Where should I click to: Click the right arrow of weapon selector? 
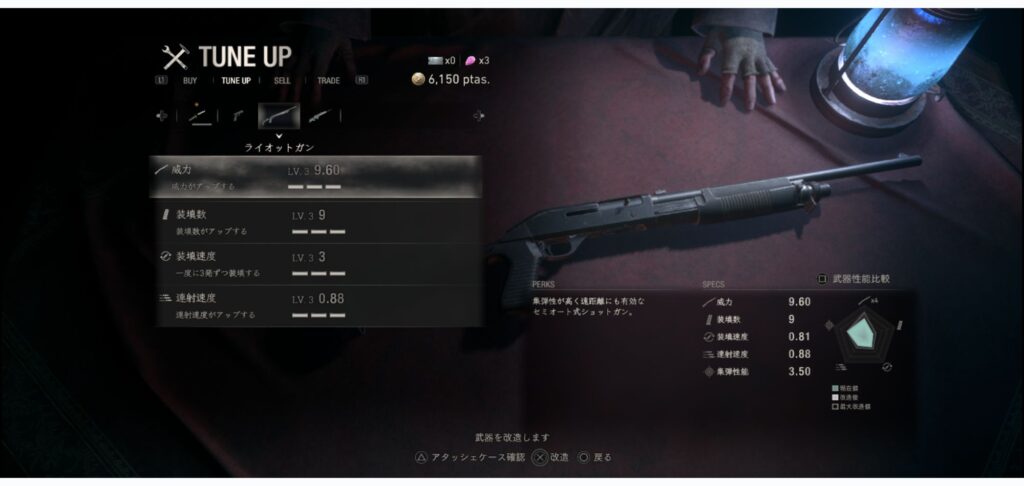[478, 115]
